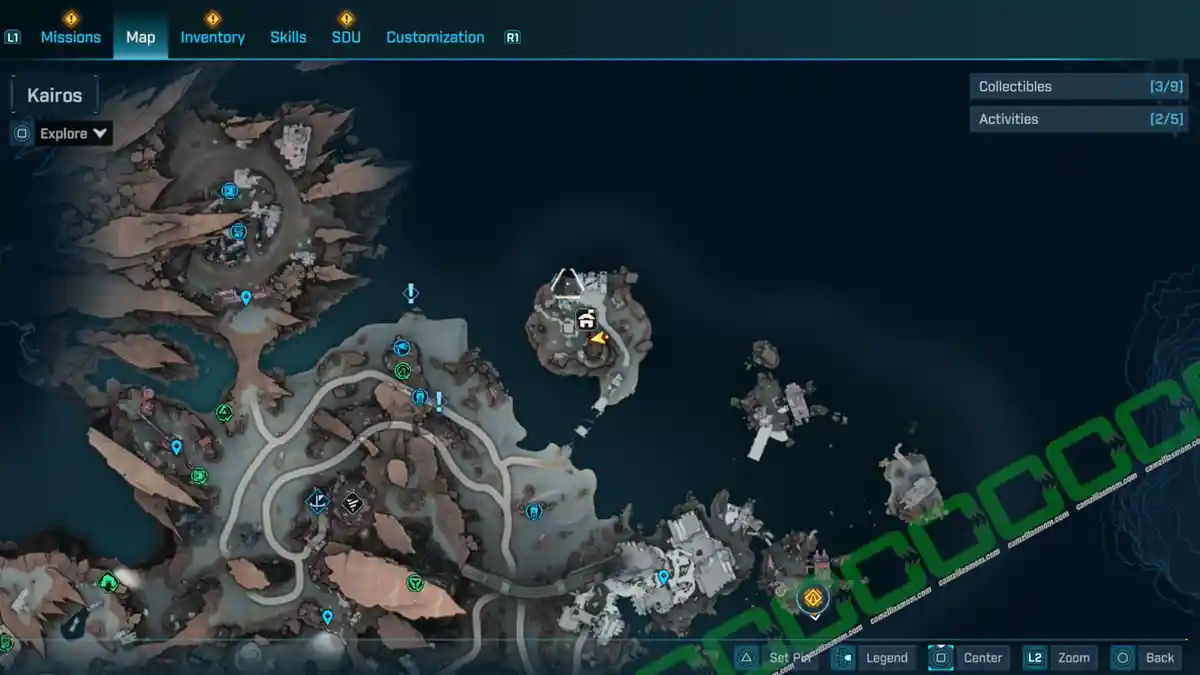Select the SDU tab
The height and width of the screenshot is (675, 1200).
(346, 37)
